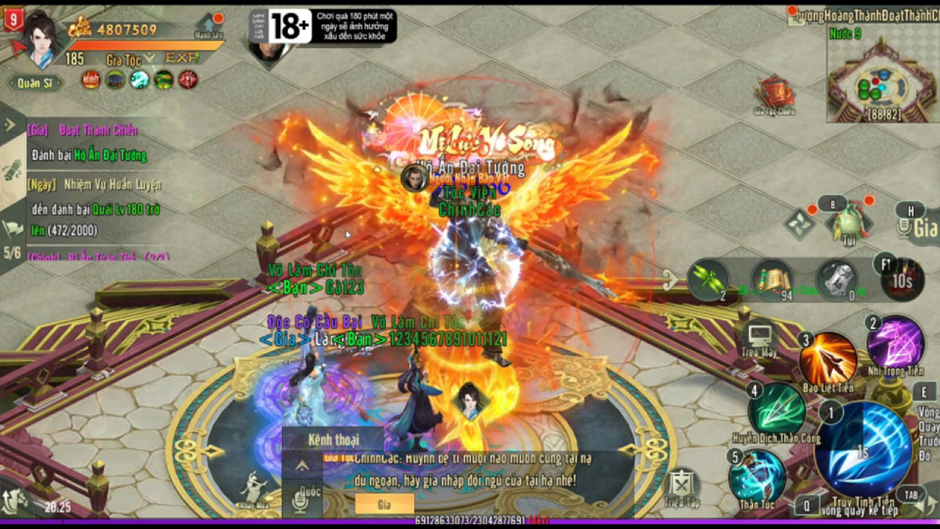Viewport: 940px width, 529px height.
Task: Open the player character portrait
Action: (x=42, y=38)
